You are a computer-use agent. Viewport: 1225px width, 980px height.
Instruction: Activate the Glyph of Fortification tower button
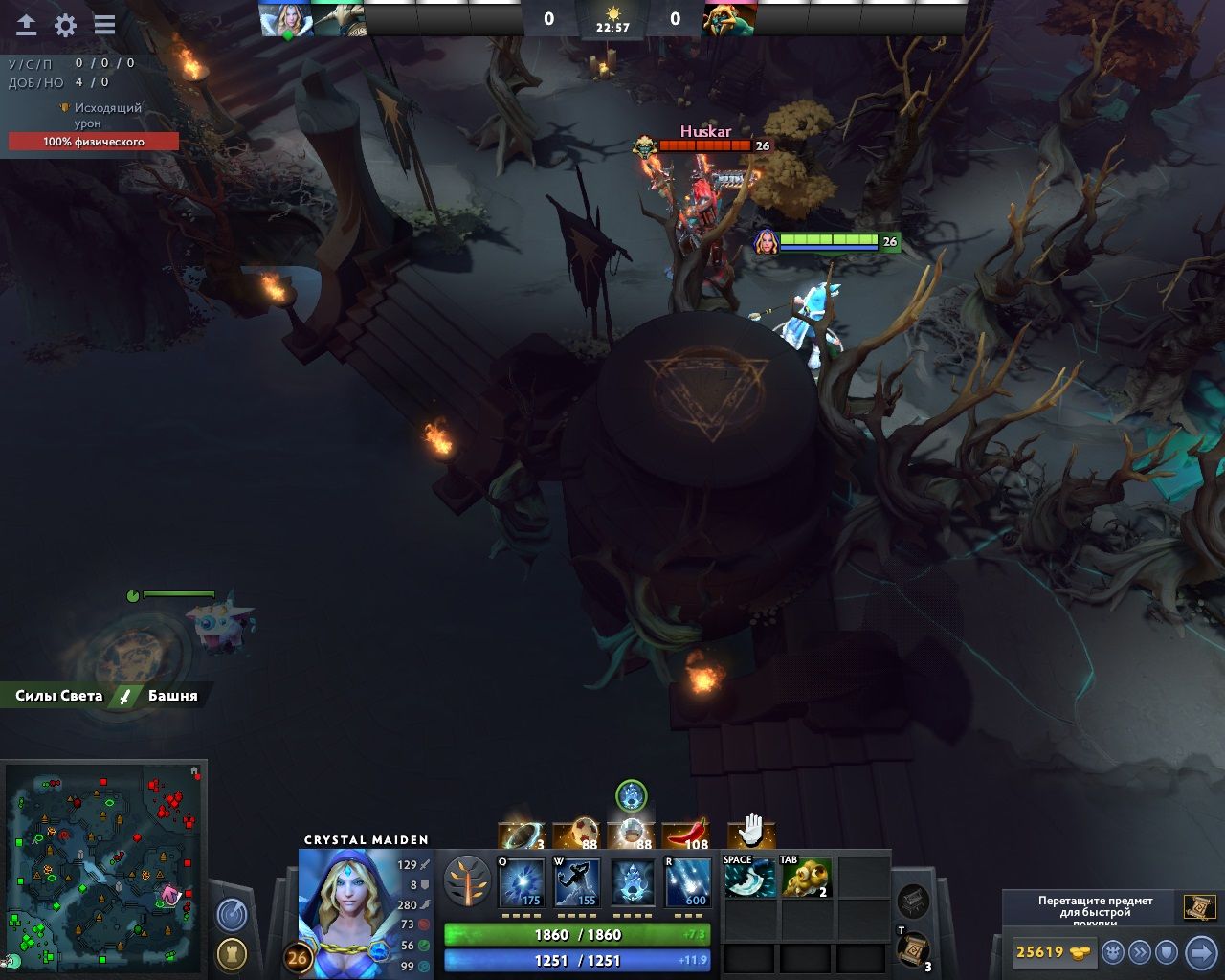[232, 953]
